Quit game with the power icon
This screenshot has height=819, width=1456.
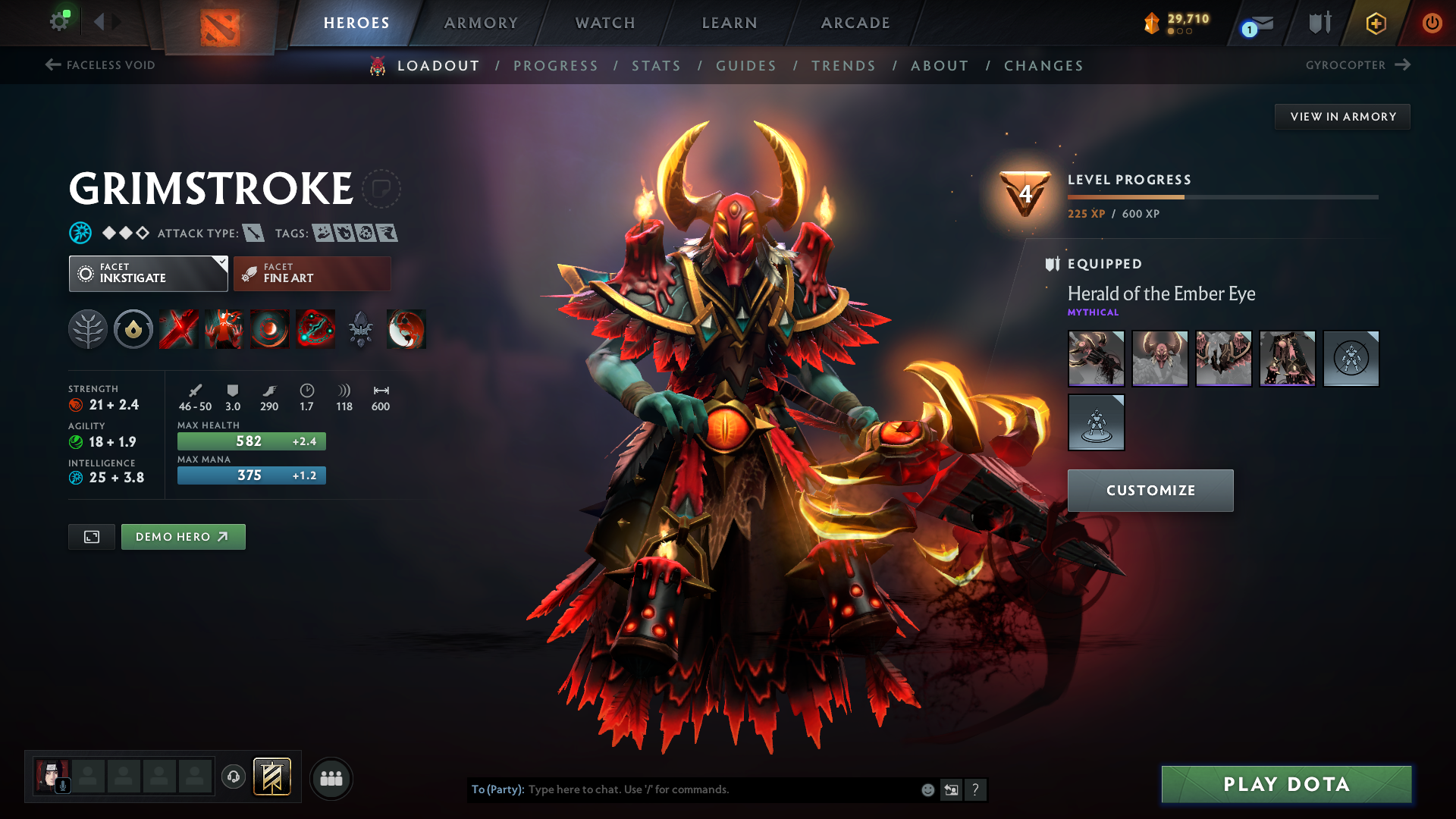pyautogui.click(x=1432, y=23)
